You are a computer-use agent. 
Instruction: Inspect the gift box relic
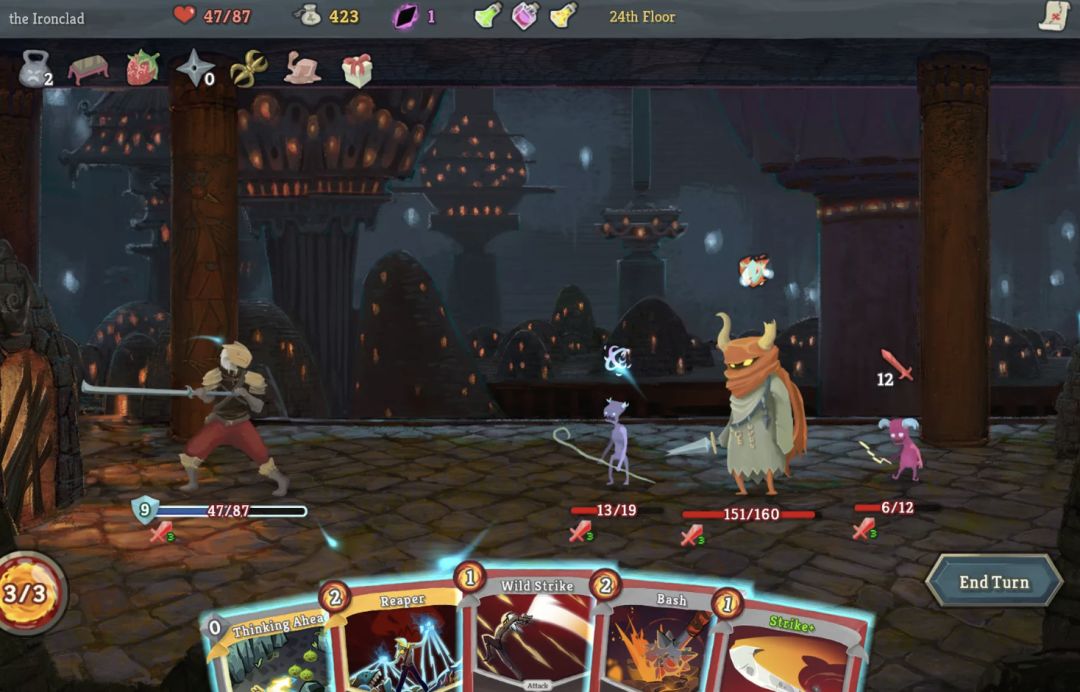(356, 69)
